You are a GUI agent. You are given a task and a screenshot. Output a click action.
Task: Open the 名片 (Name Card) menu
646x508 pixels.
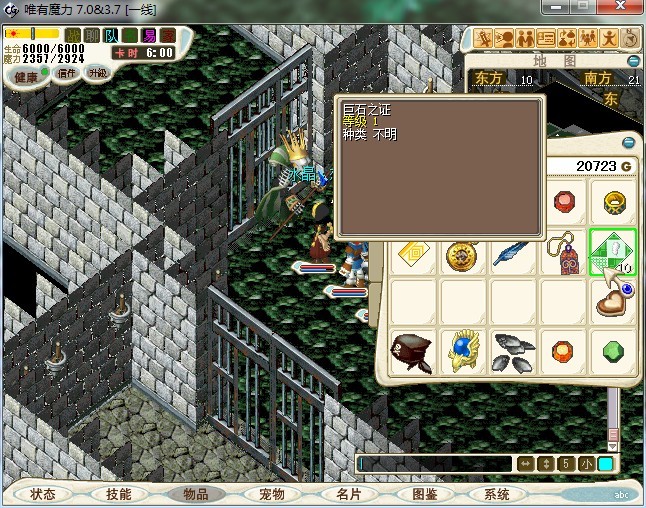click(348, 494)
